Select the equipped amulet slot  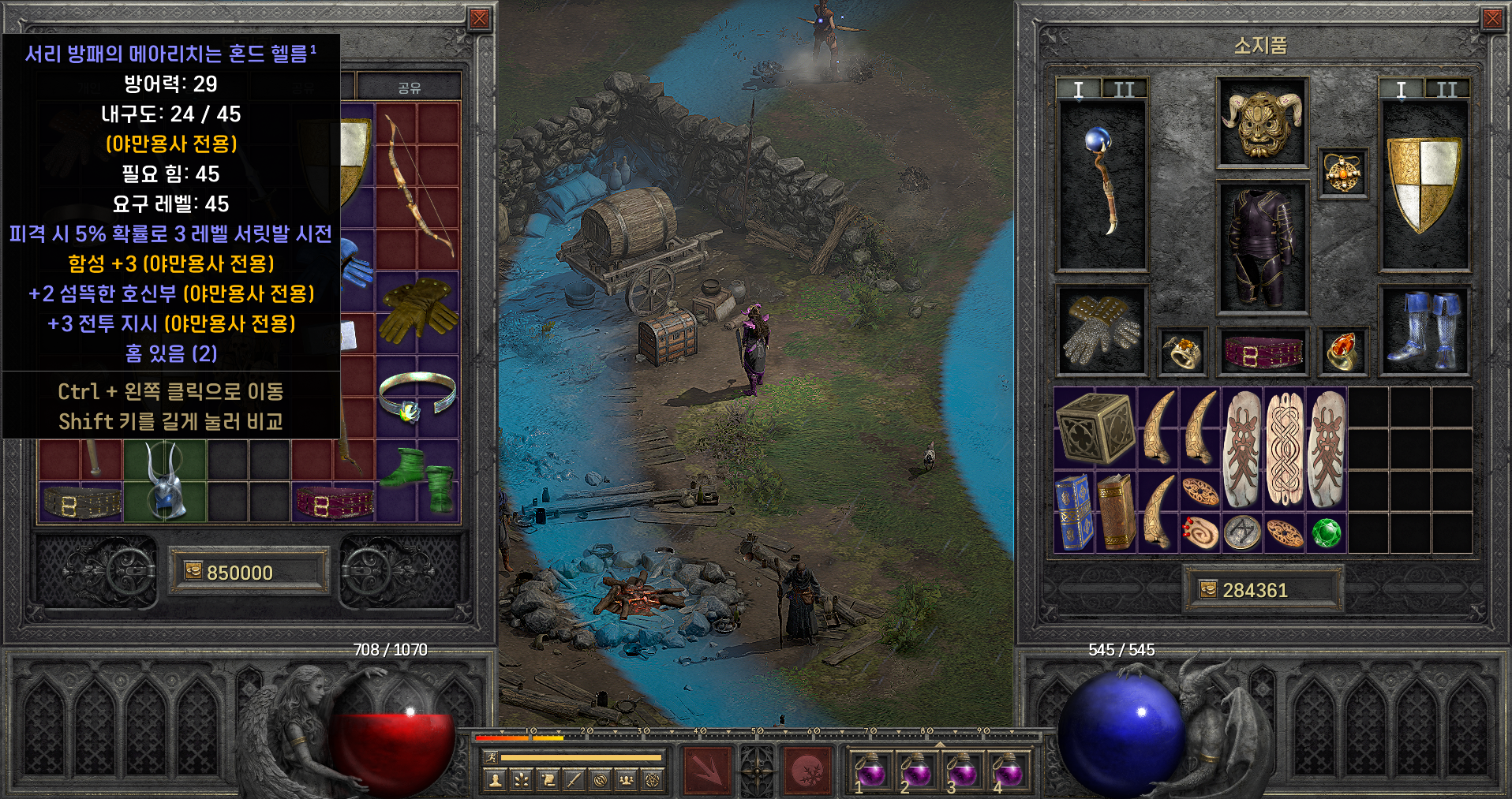click(1342, 173)
